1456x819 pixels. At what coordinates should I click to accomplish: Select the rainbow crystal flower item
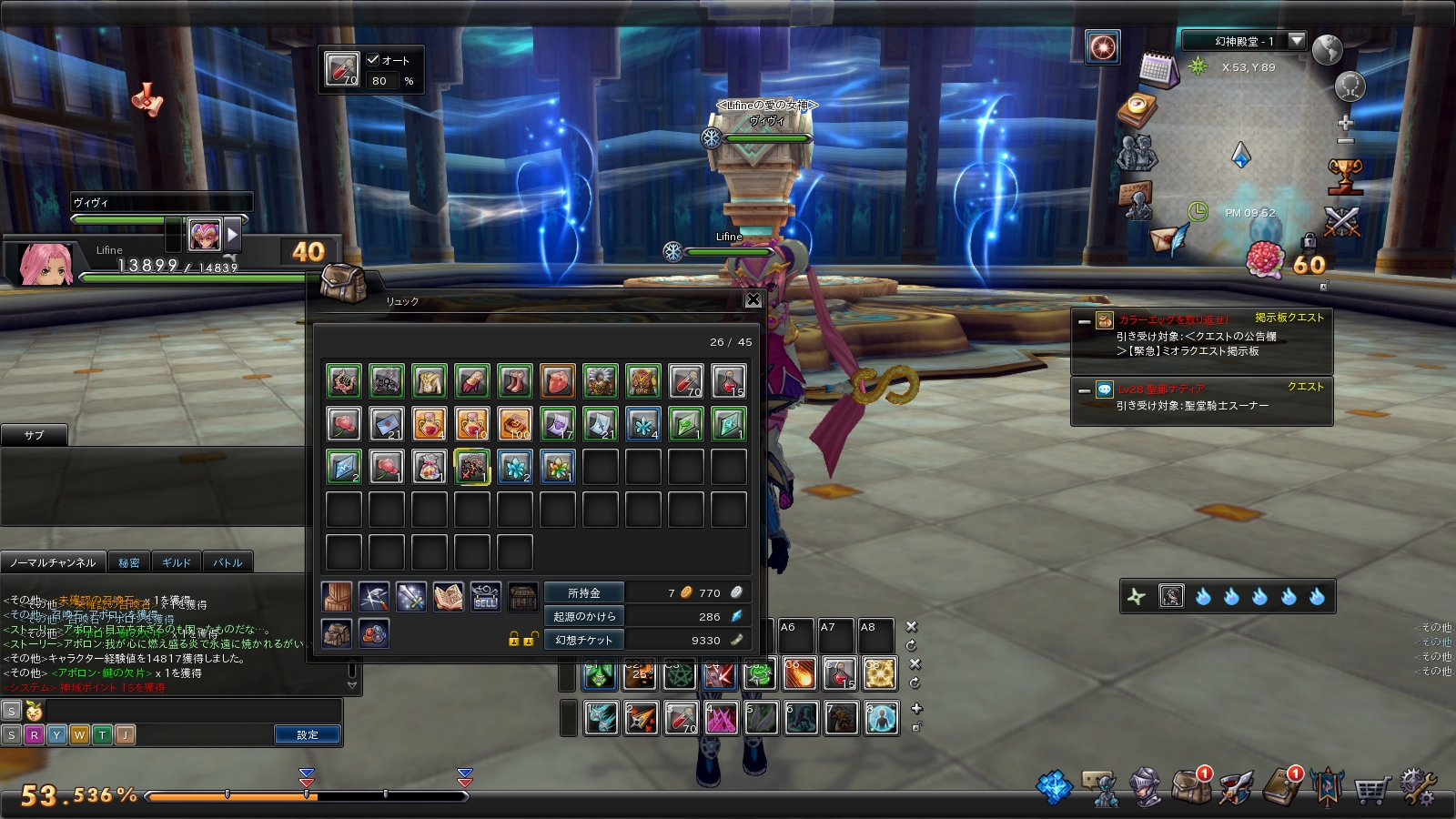[x=557, y=467]
